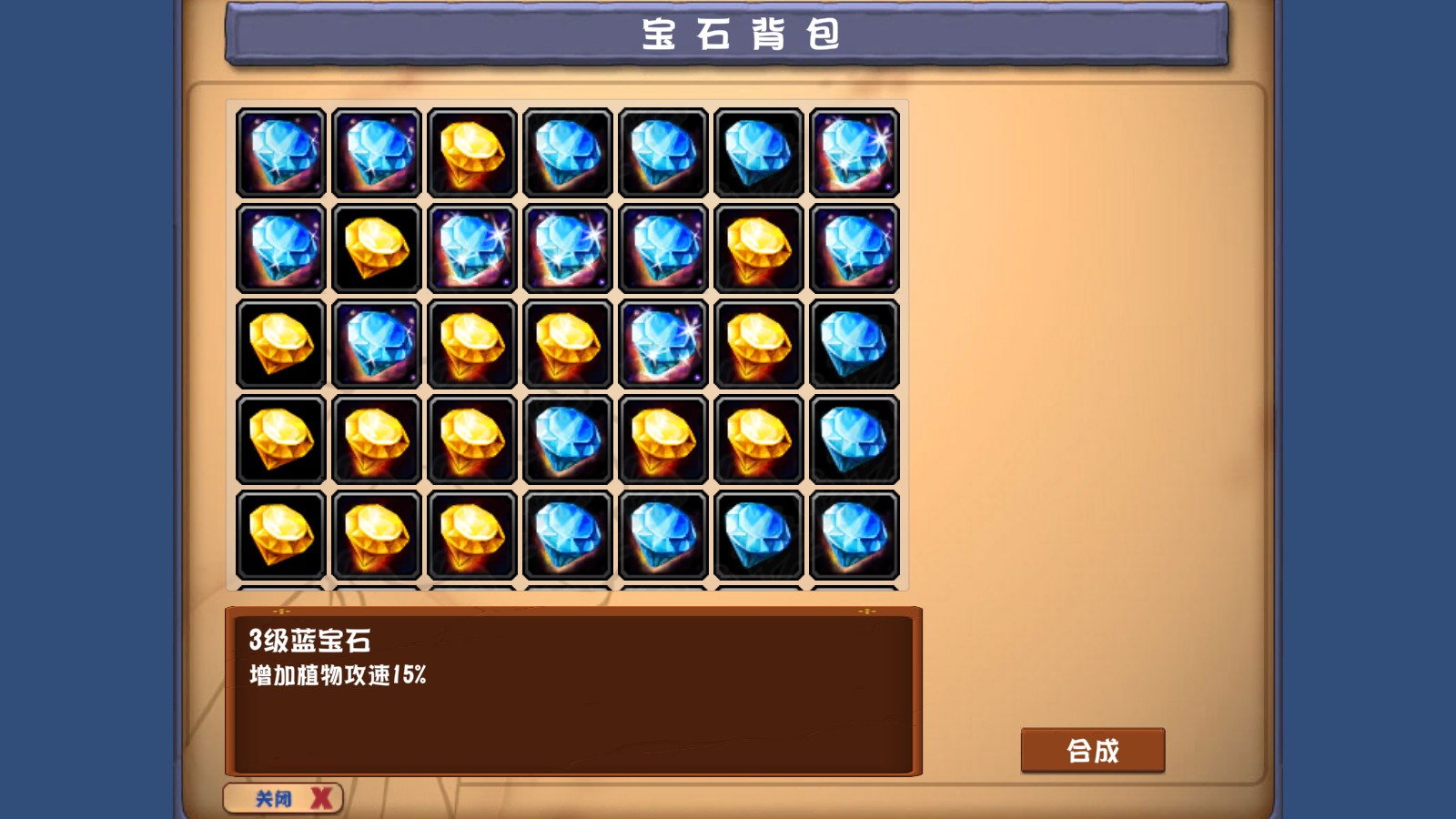Select the yellow gem at the bottom-left of the grid
The height and width of the screenshot is (819, 1456).
(279, 534)
